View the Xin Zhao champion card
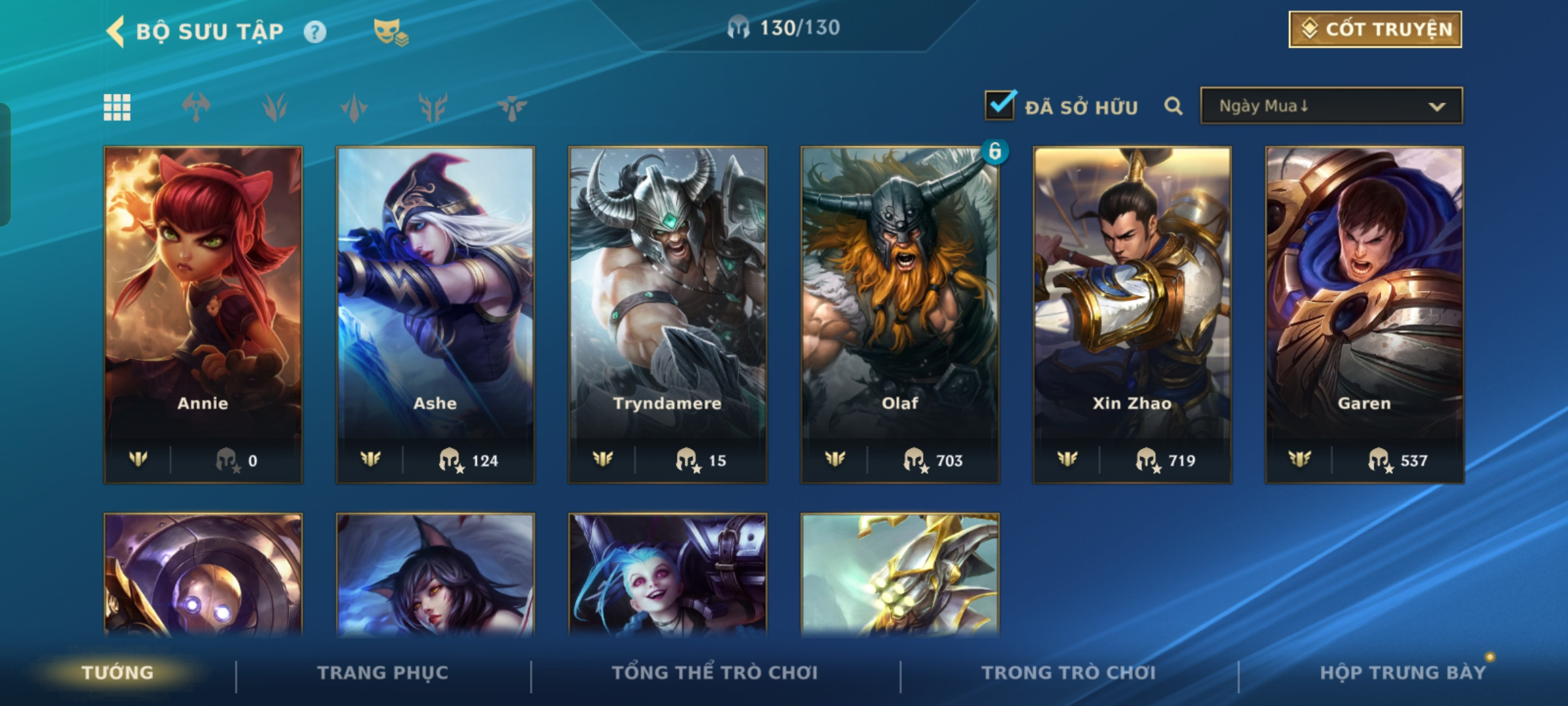This screenshot has height=706, width=1568. tap(1132, 314)
